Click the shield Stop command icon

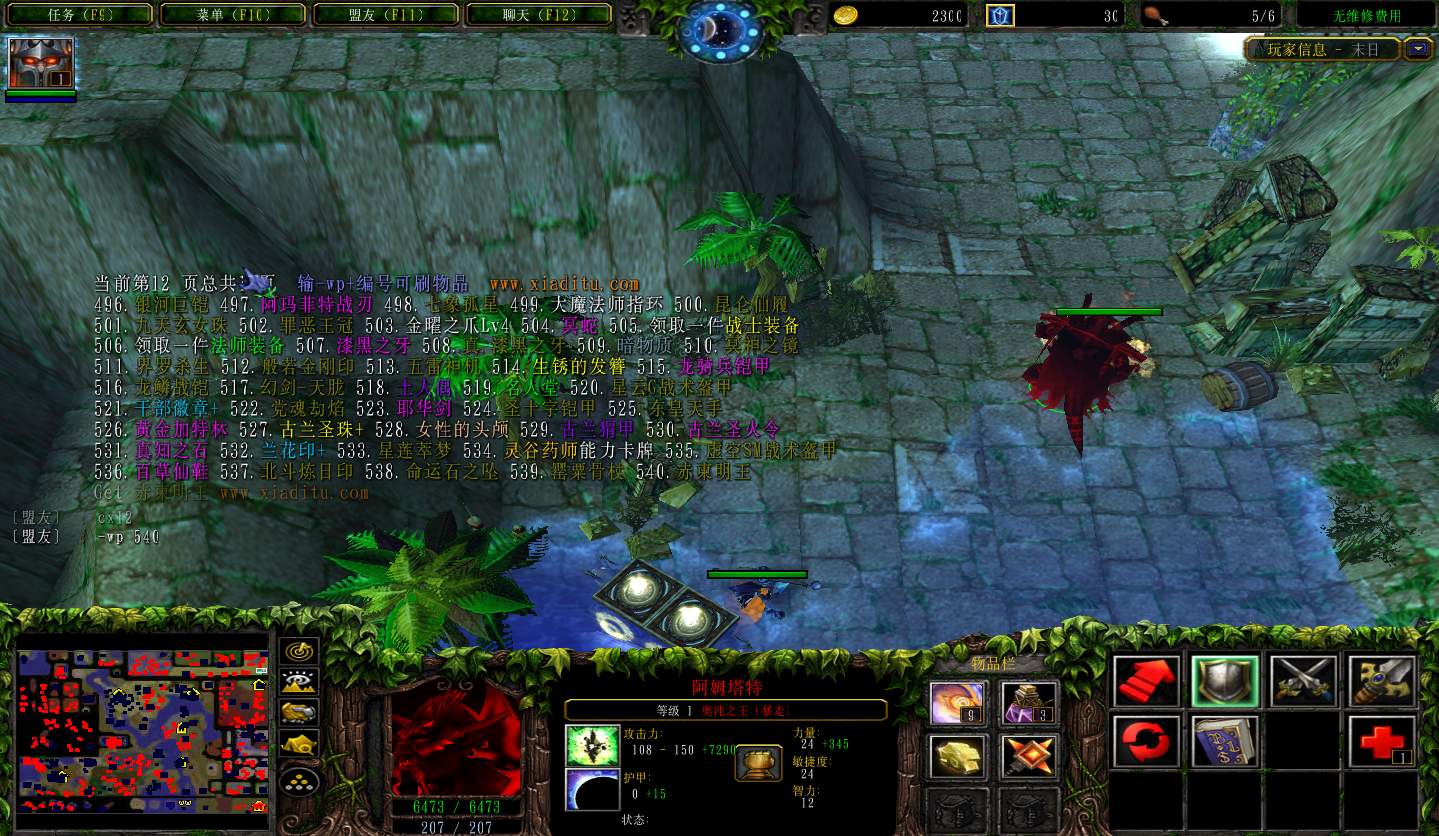[1224, 681]
